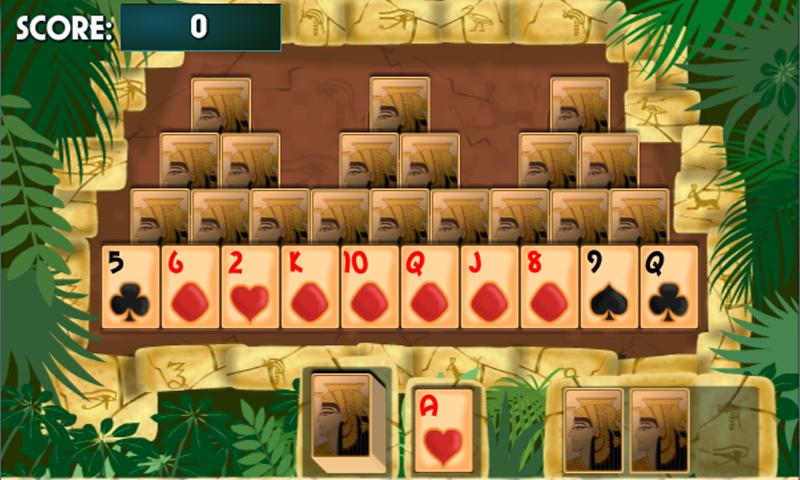Select the Queen of diamonds card

pyautogui.click(x=431, y=288)
